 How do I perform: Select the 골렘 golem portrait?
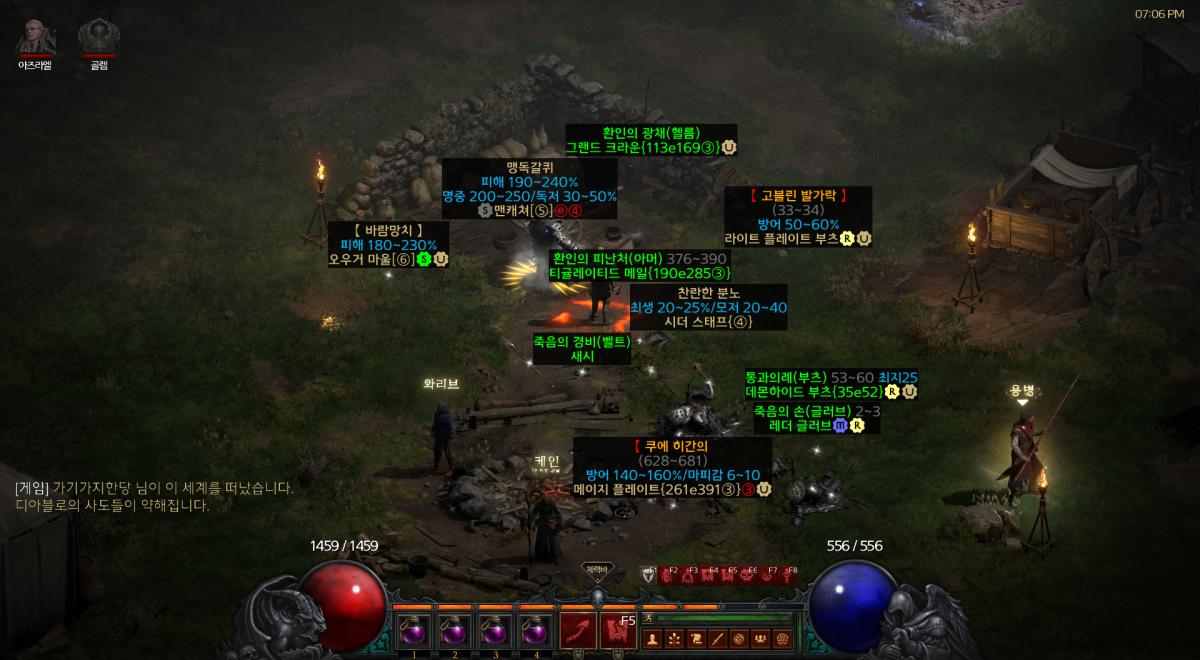[x=98, y=37]
